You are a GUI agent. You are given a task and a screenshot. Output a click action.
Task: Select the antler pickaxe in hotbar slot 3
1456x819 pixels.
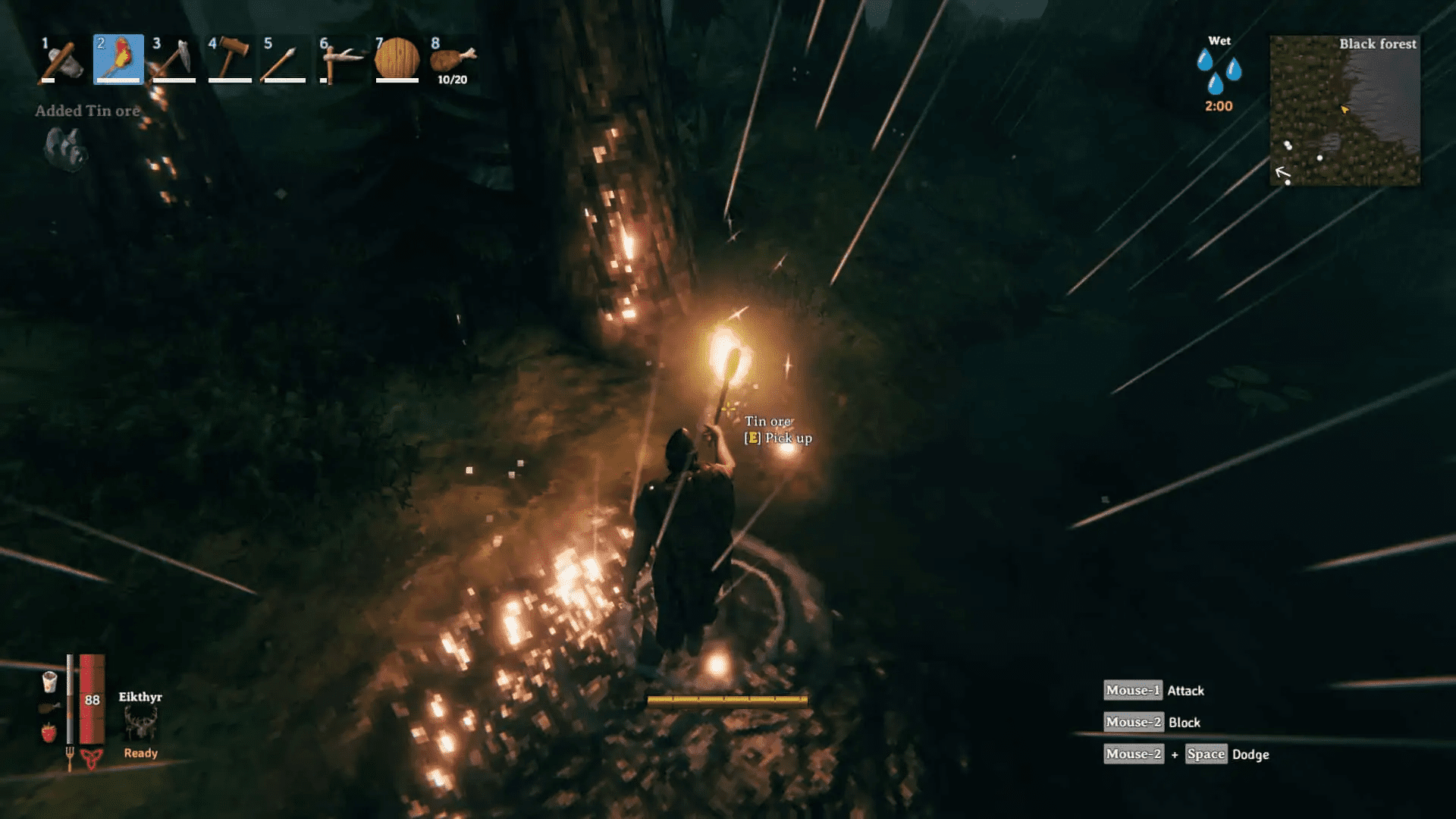(174, 61)
